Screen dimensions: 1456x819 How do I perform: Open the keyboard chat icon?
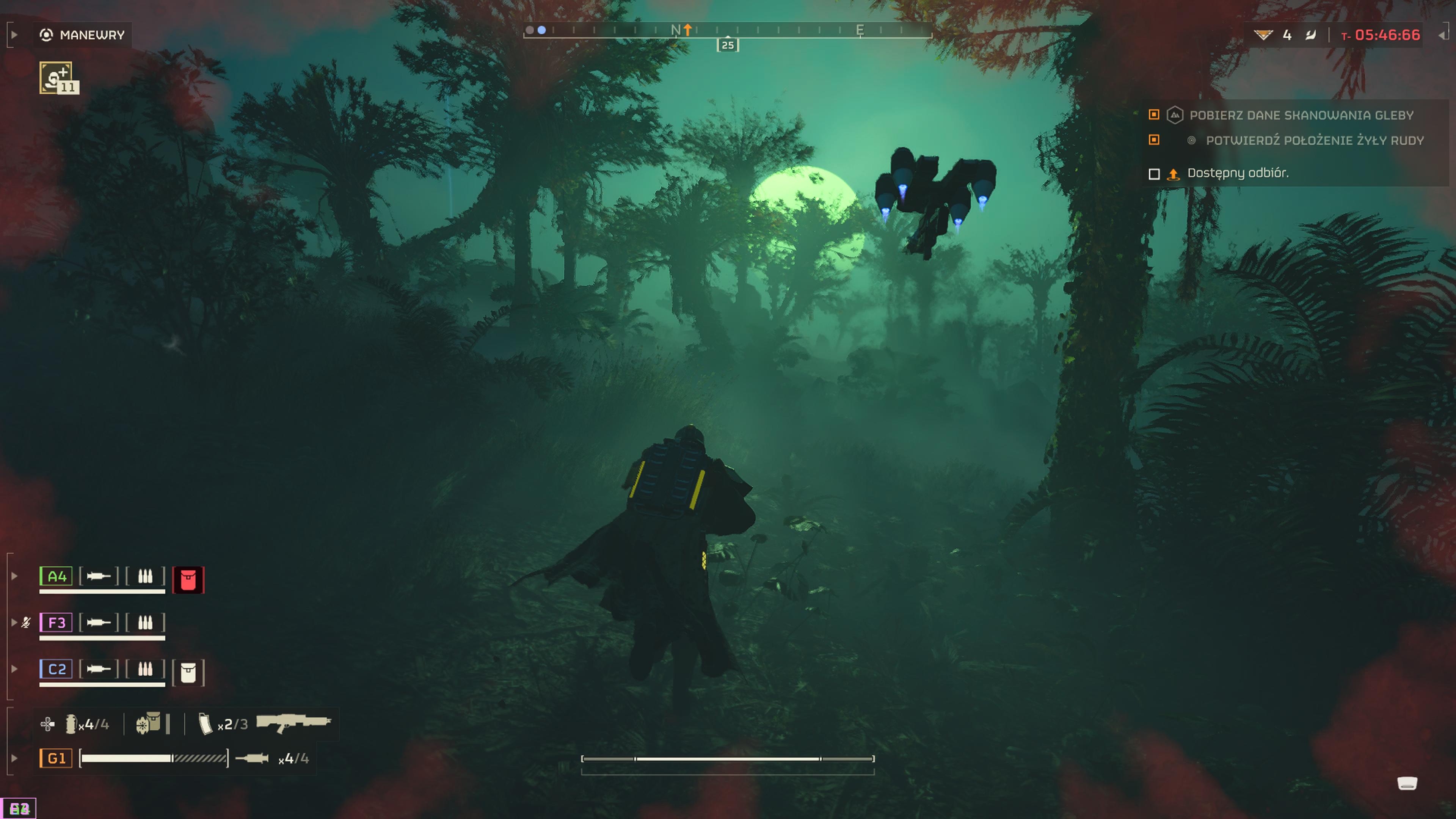tap(1407, 783)
